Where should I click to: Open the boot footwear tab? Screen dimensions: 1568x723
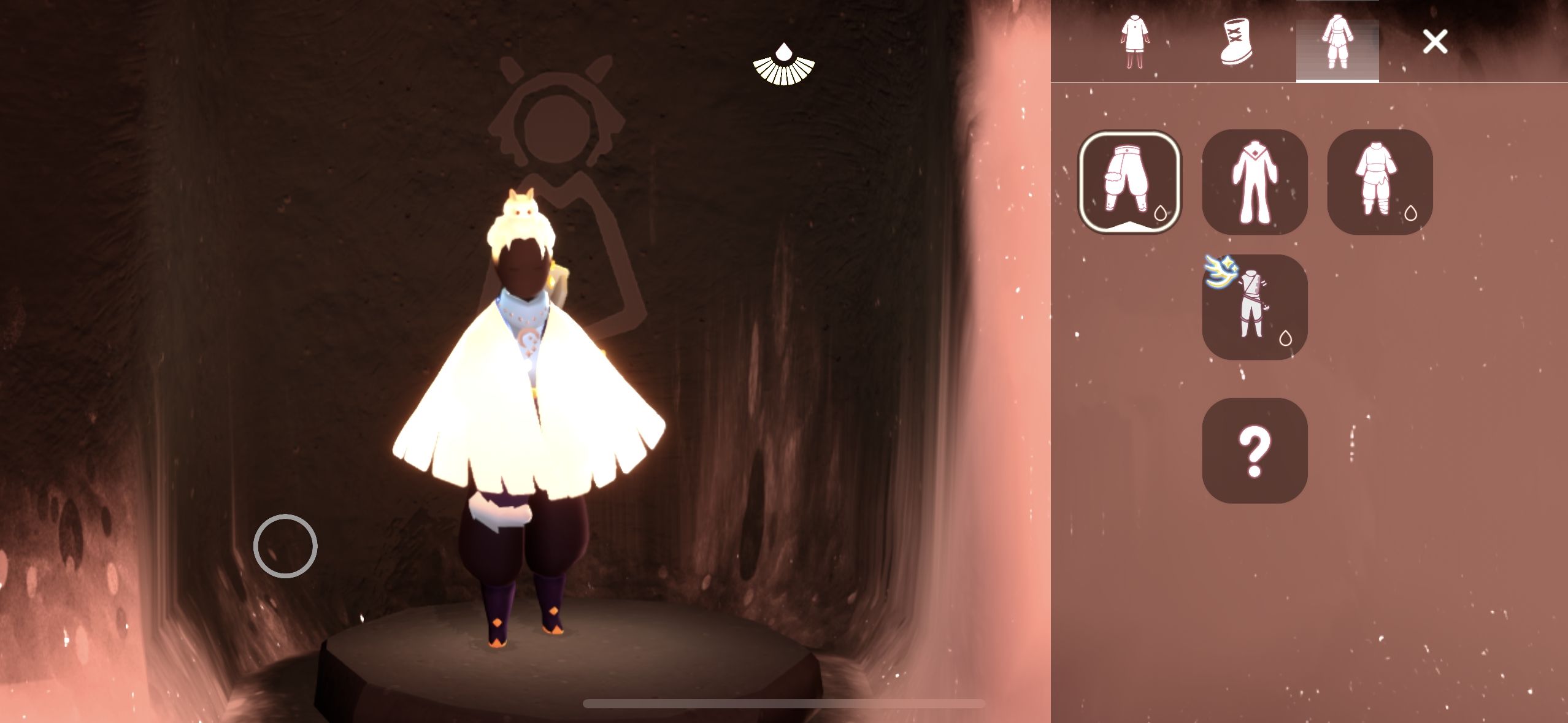coord(1236,42)
